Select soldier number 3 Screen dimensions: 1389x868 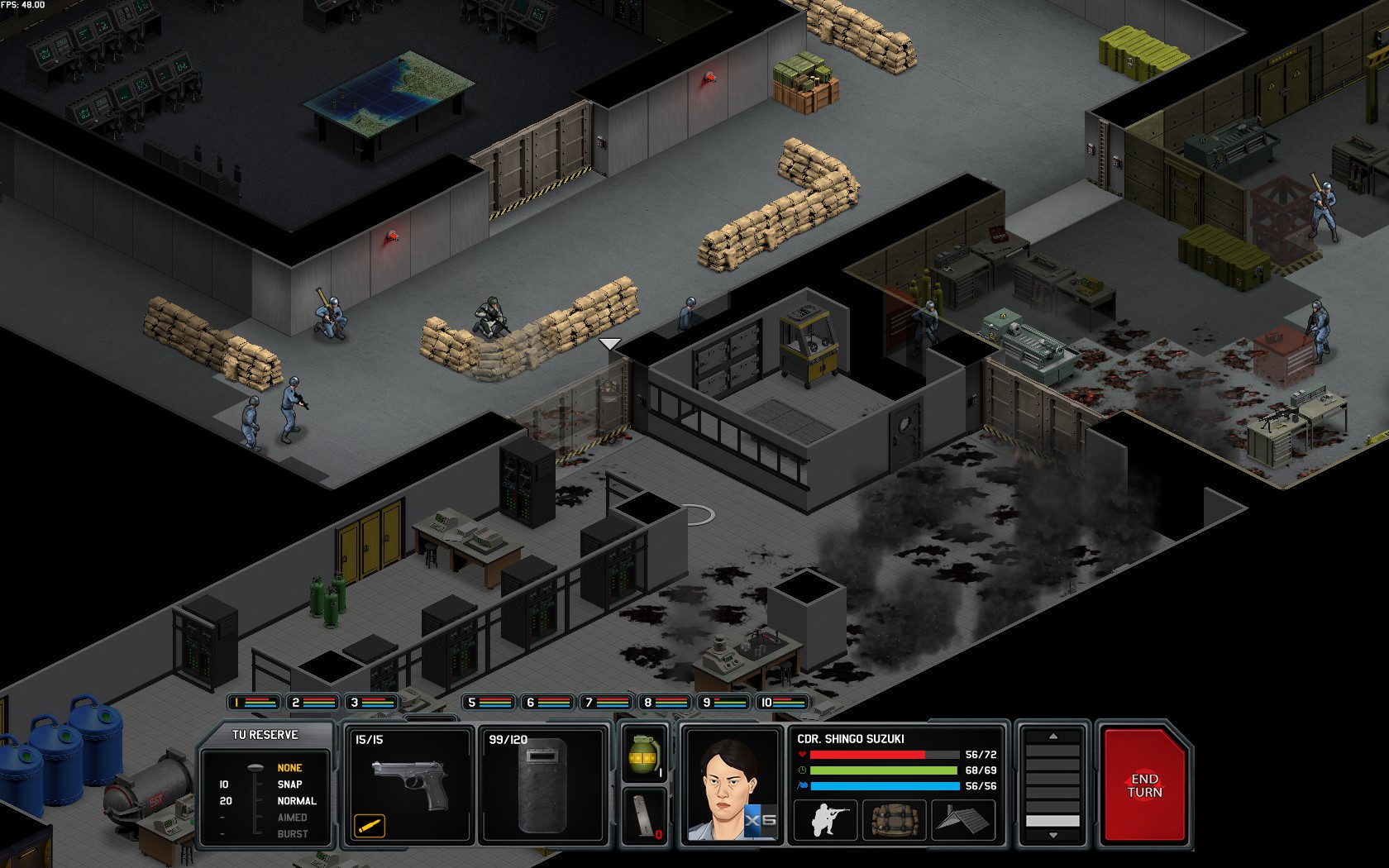point(371,703)
